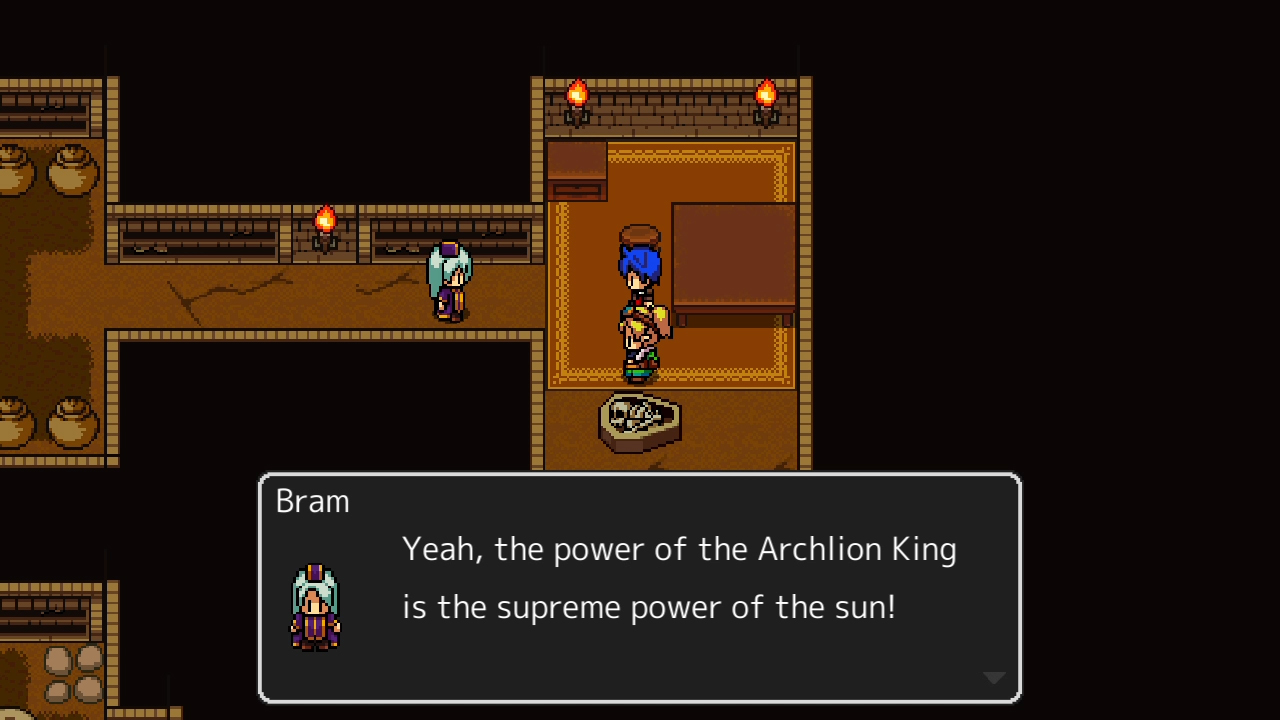The image size is (1280, 720).
Task: Click the speaker name 'Bram' in the dialogue
Action: [x=312, y=500]
